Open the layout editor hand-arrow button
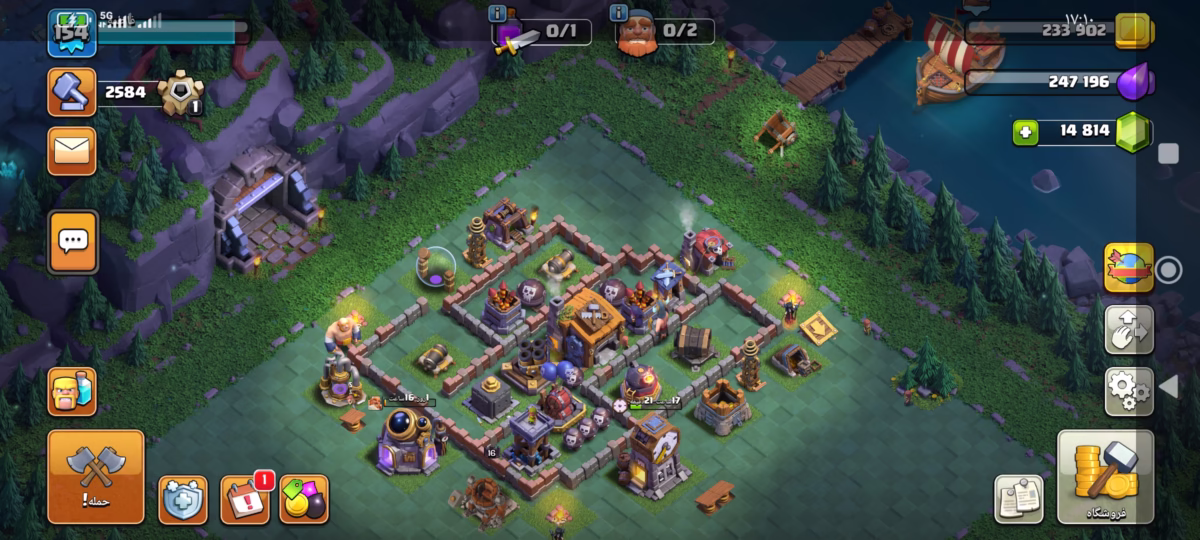The image size is (1200, 540). [1129, 330]
